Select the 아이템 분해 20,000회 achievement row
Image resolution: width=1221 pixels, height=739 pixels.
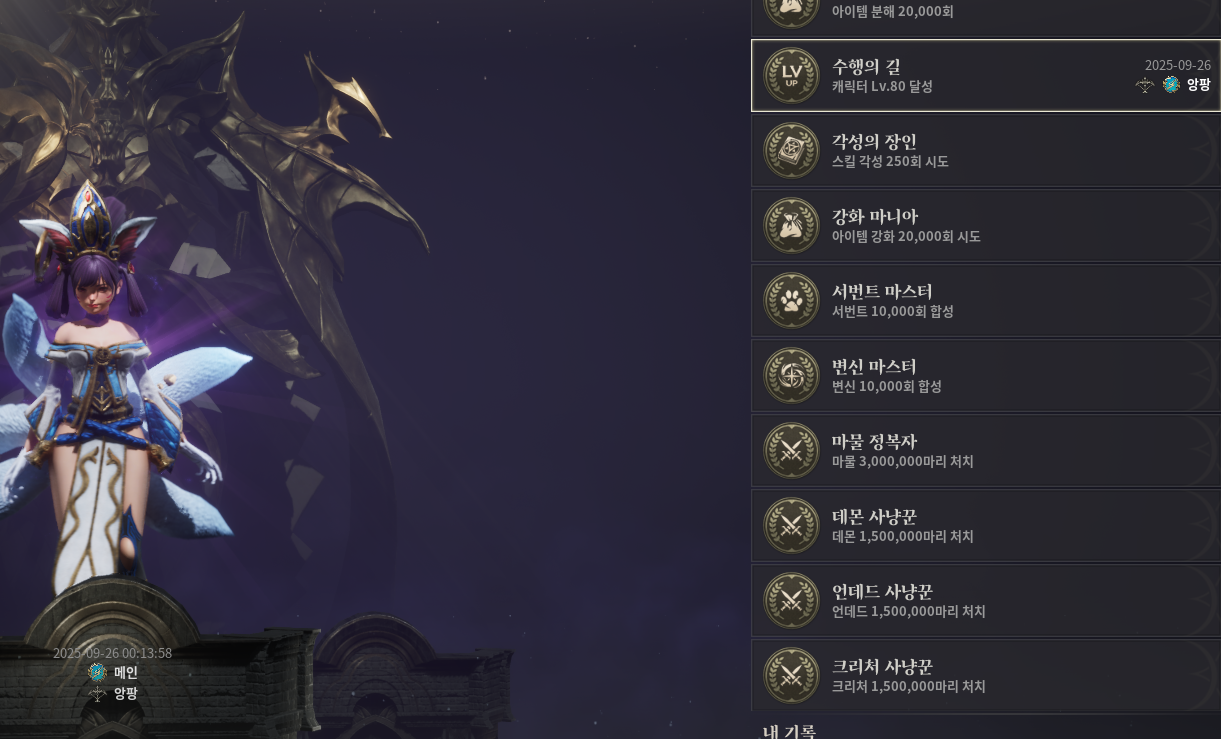click(x=985, y=14)
